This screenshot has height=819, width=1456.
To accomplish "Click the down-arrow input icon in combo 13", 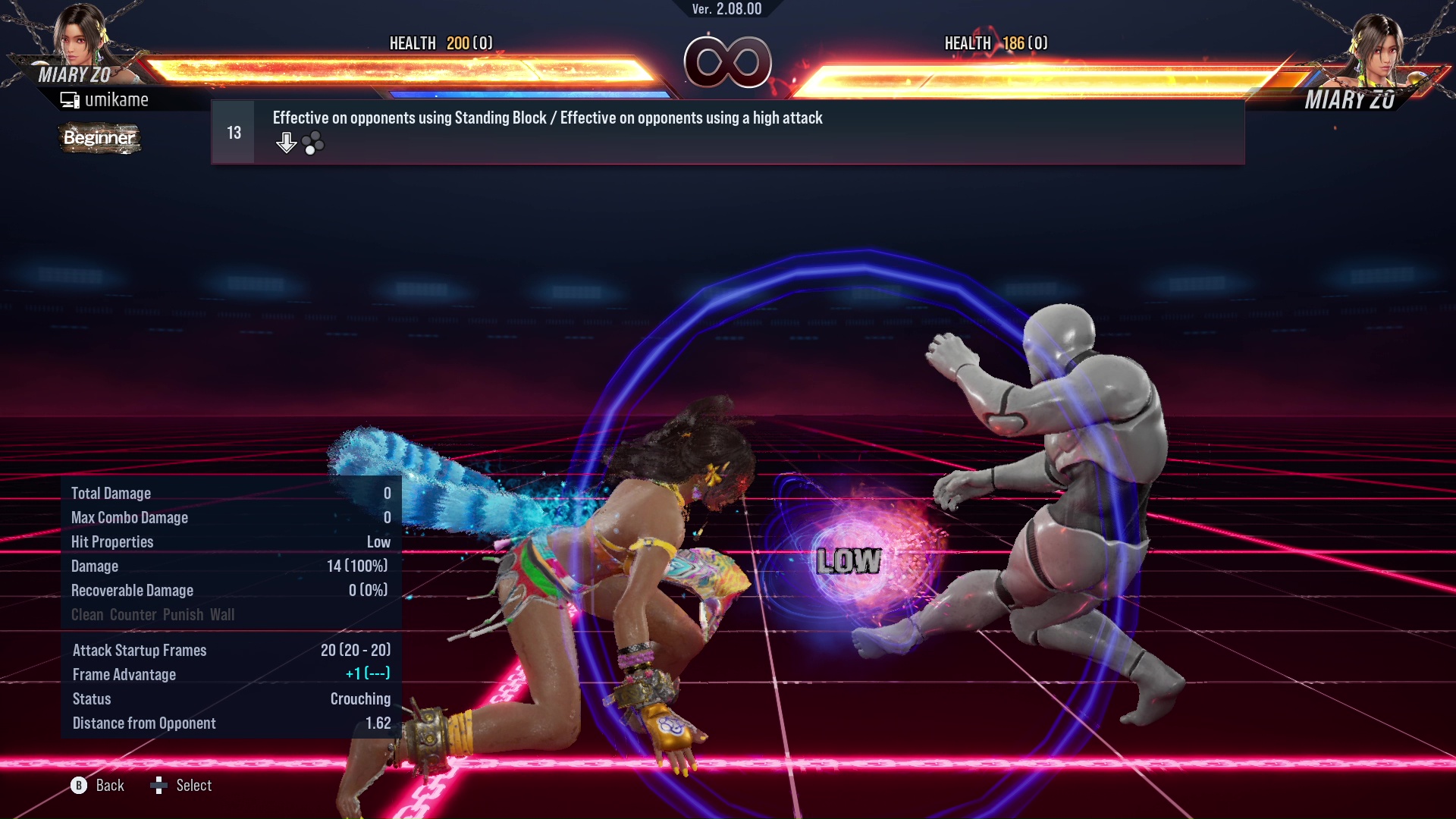I will [287, 141].
